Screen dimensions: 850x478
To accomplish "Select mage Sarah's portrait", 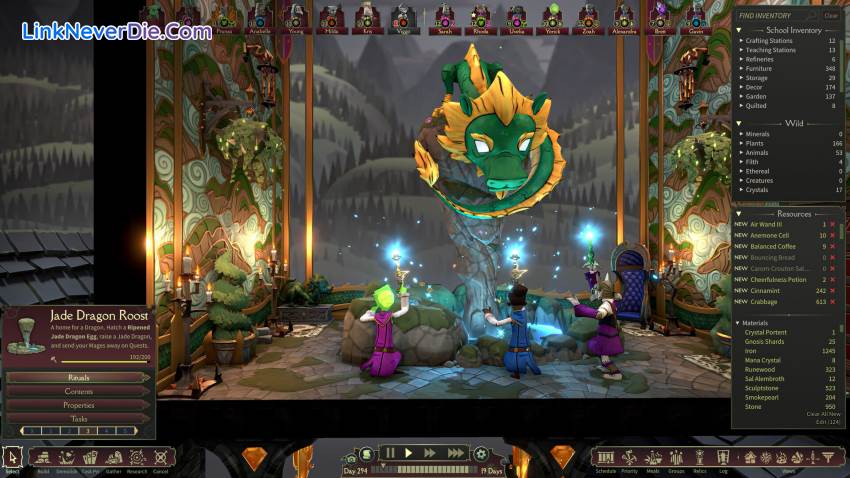I will (x=444, y=15).
